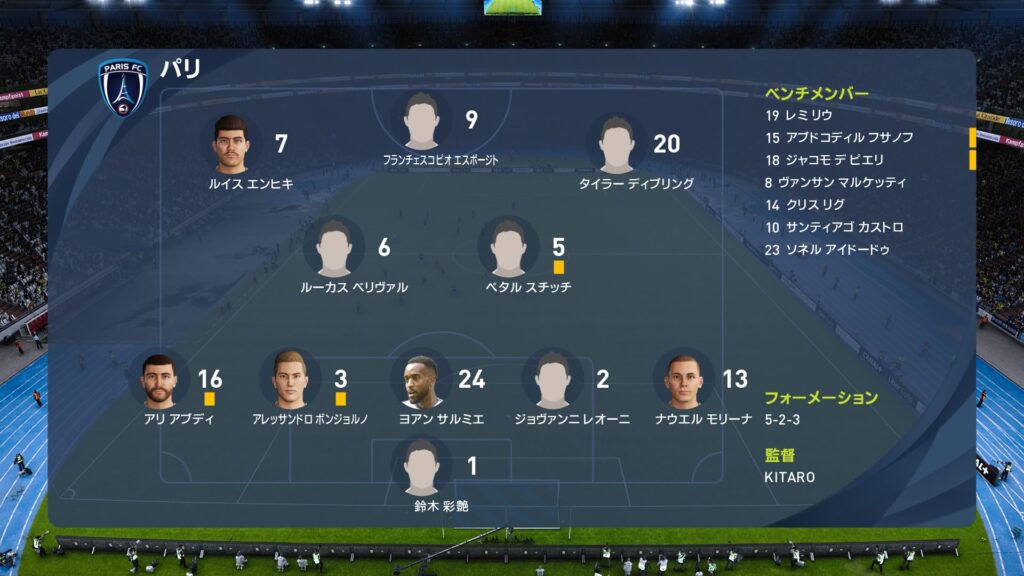
Task: Select goalkeeper 鈴木 彩艶 portrait
Action: (422, 467)
